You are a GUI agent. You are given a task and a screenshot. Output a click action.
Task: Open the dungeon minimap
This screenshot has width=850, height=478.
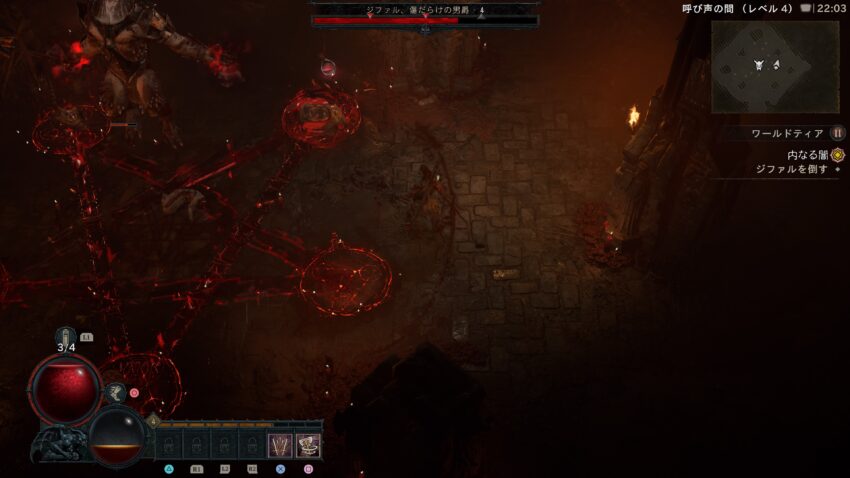coord(774,66)
